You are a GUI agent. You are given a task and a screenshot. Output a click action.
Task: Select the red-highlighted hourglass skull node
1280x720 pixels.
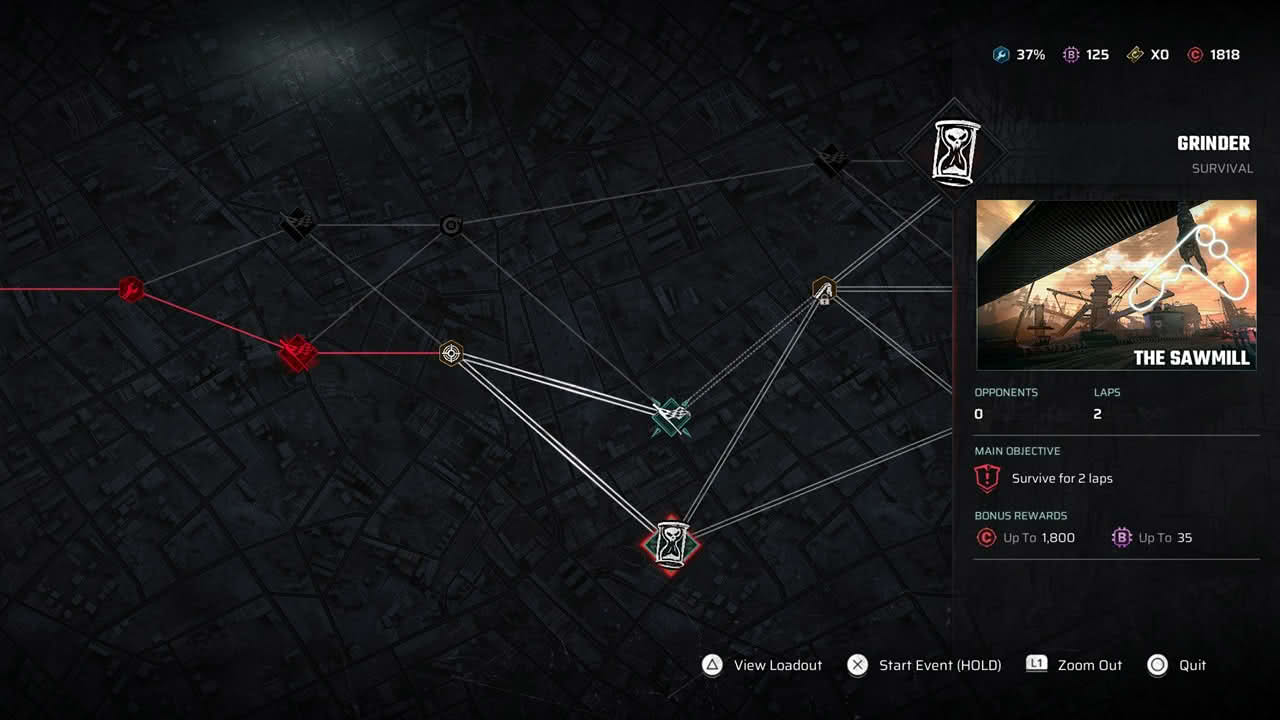click(670, 544)
